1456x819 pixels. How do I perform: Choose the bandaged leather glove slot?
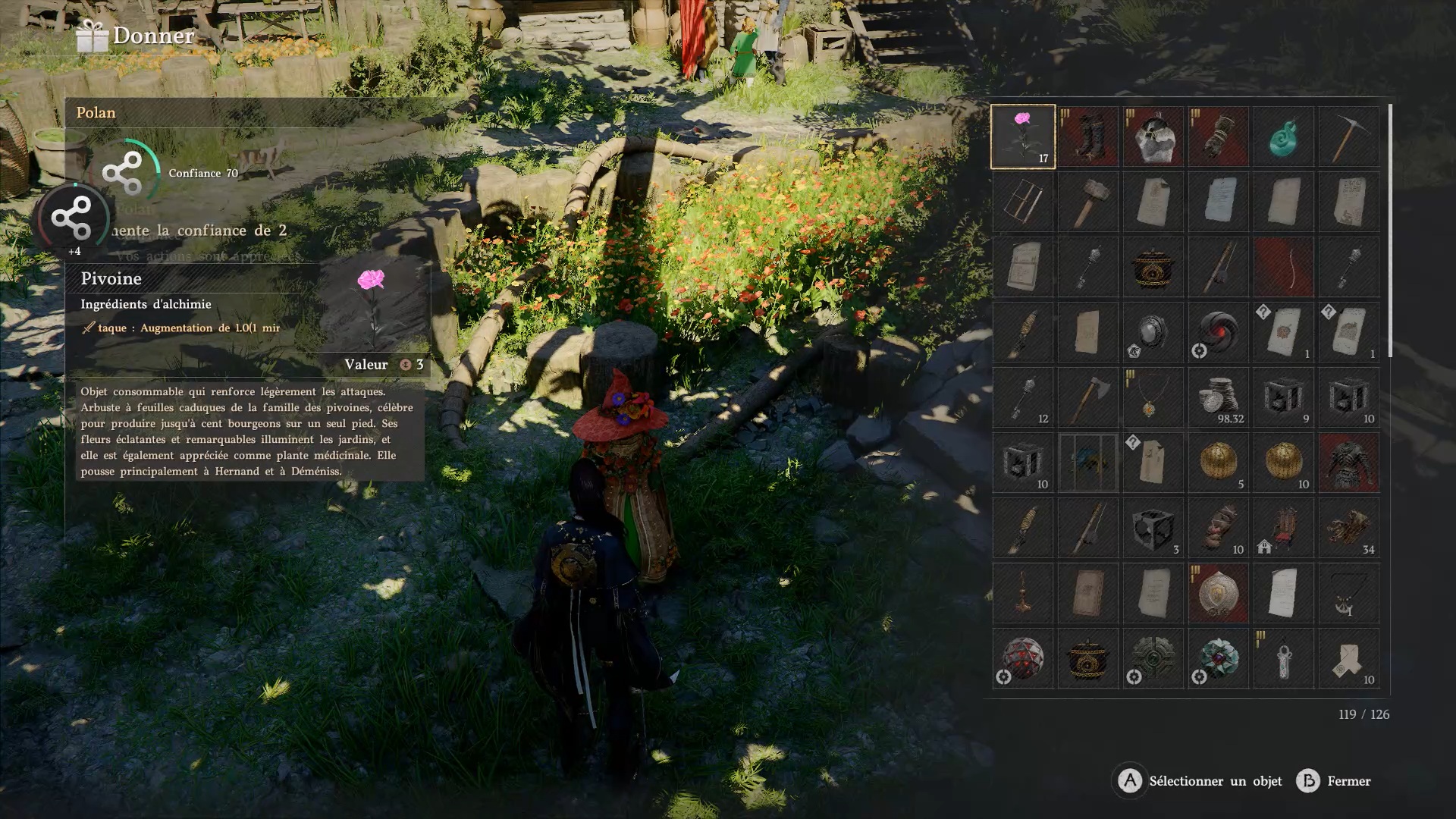(x=1218, y=136)
